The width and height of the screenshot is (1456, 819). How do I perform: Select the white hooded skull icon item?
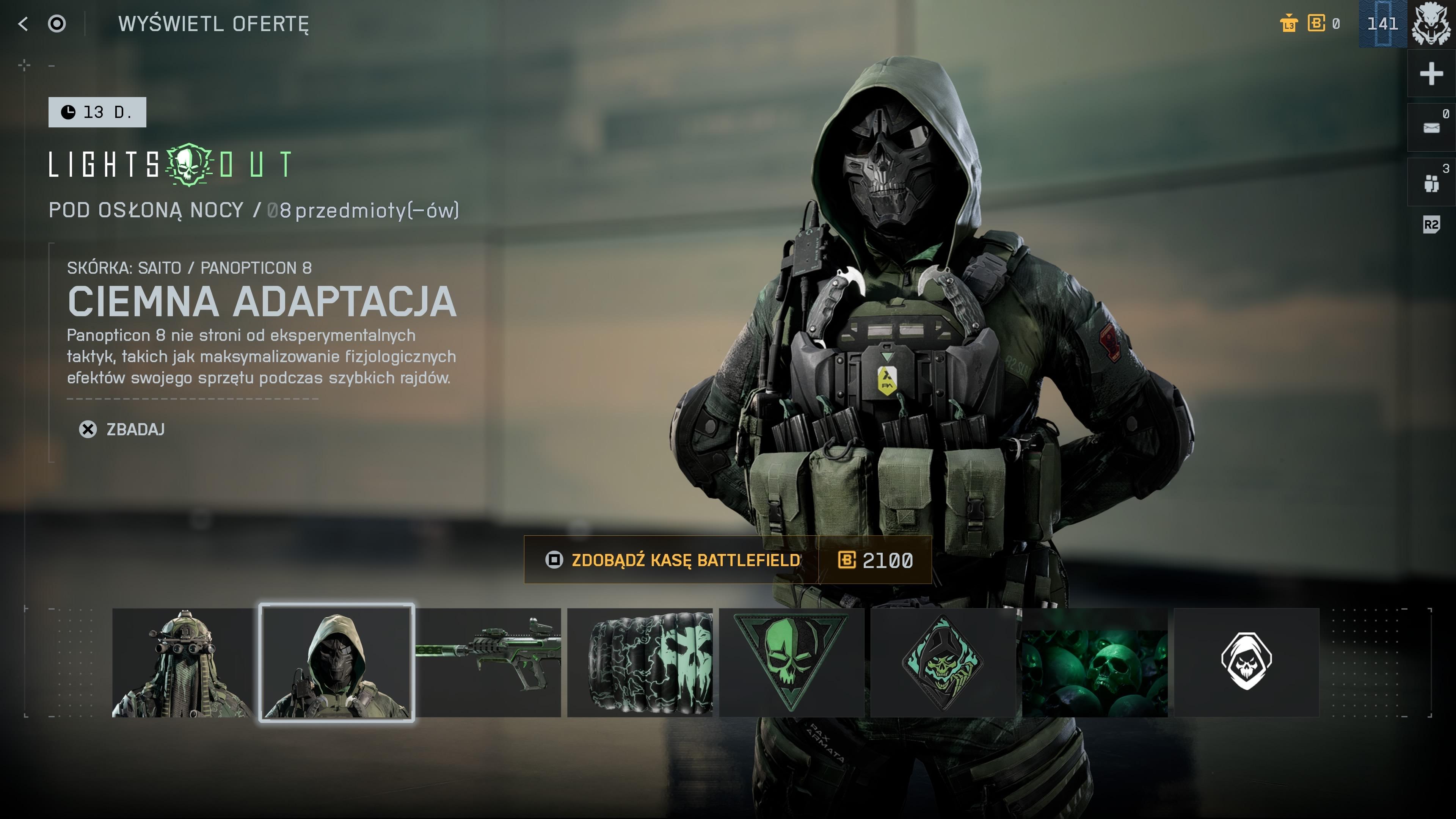point(1246,662)
